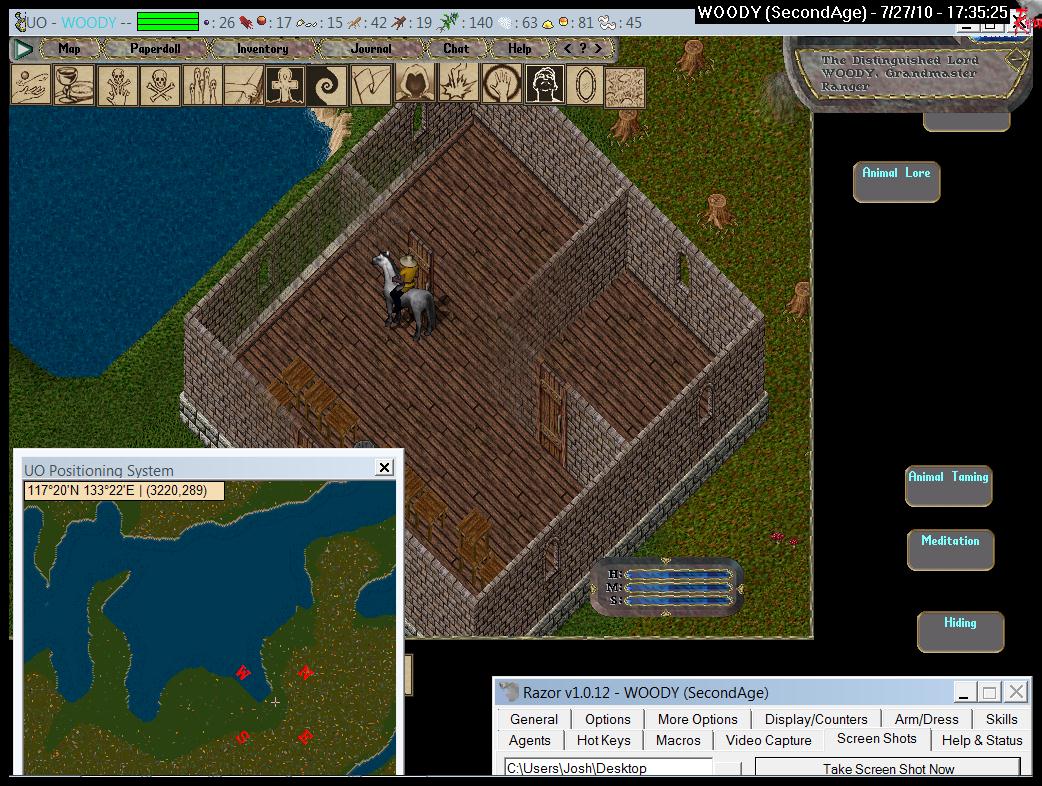Click the goblet and plate skill icon
The width and height of the screenshot is (1042, 786).
pyautogui.click(x=74, y=85)
